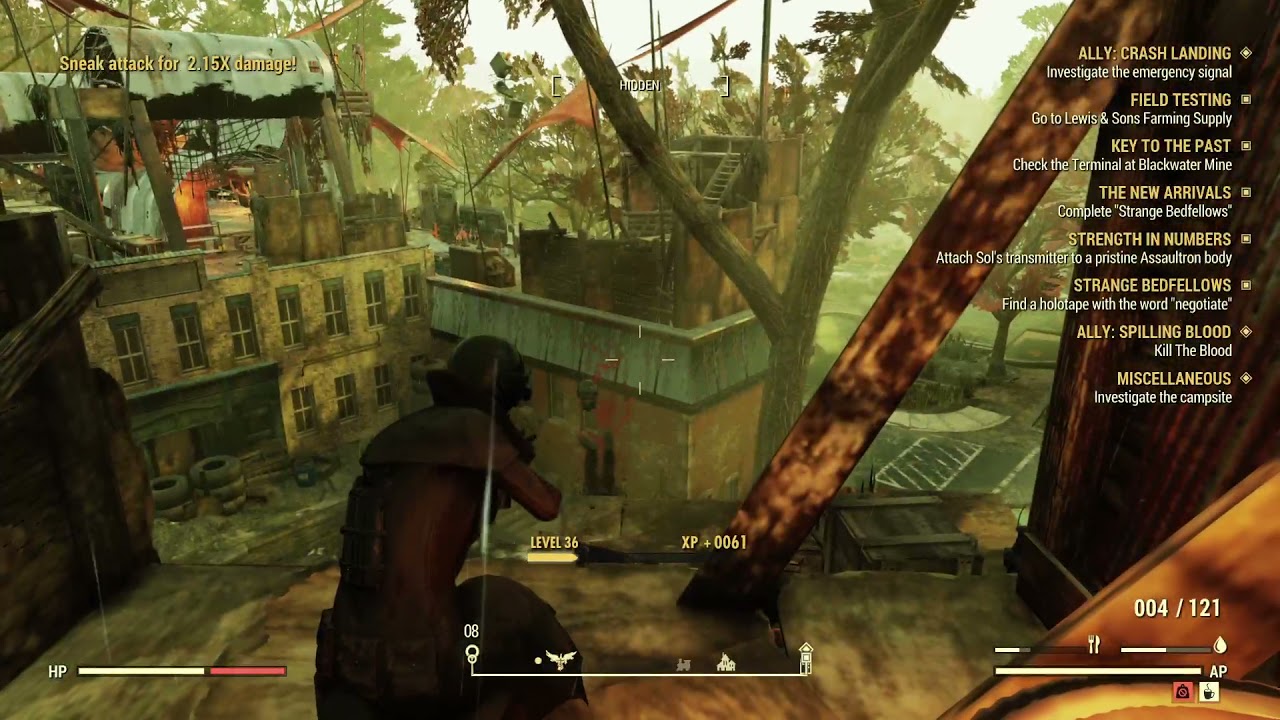Open the Miscellaneous quest entry
The height and width of the screenshot is (720, 1280).
click(x=1173, y=379)
